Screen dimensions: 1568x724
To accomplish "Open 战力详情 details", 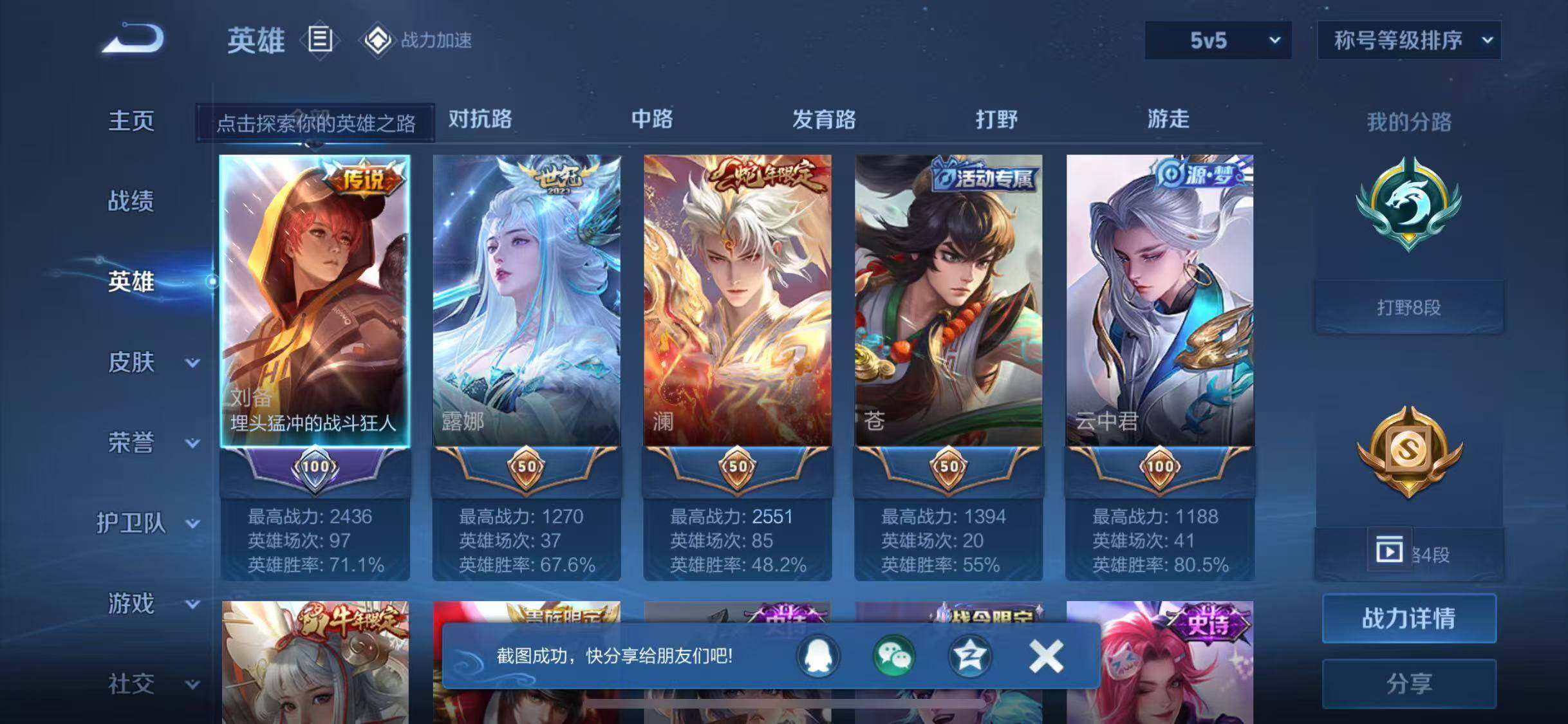I will [x=1408, y=618].
